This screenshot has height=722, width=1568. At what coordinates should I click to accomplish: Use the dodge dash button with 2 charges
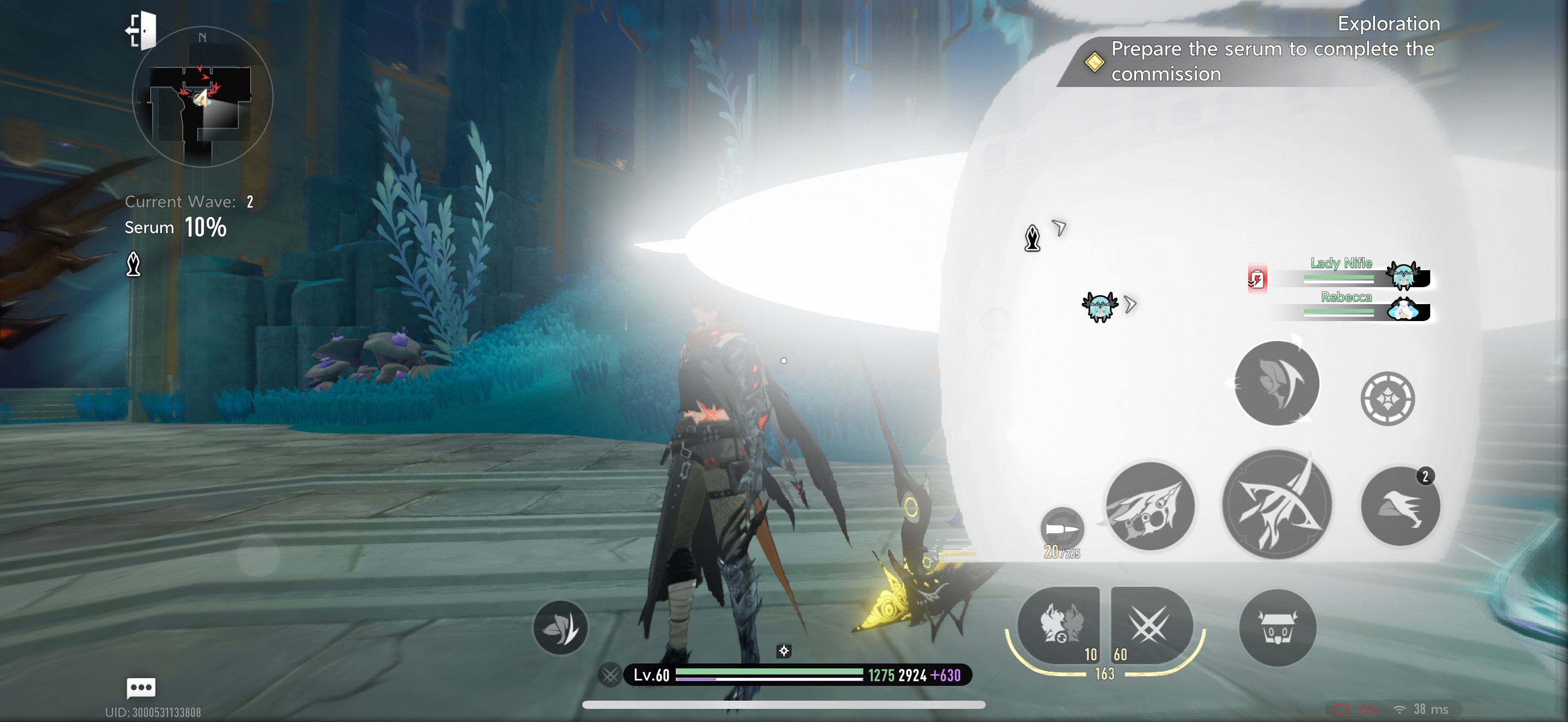(1400, 506)
